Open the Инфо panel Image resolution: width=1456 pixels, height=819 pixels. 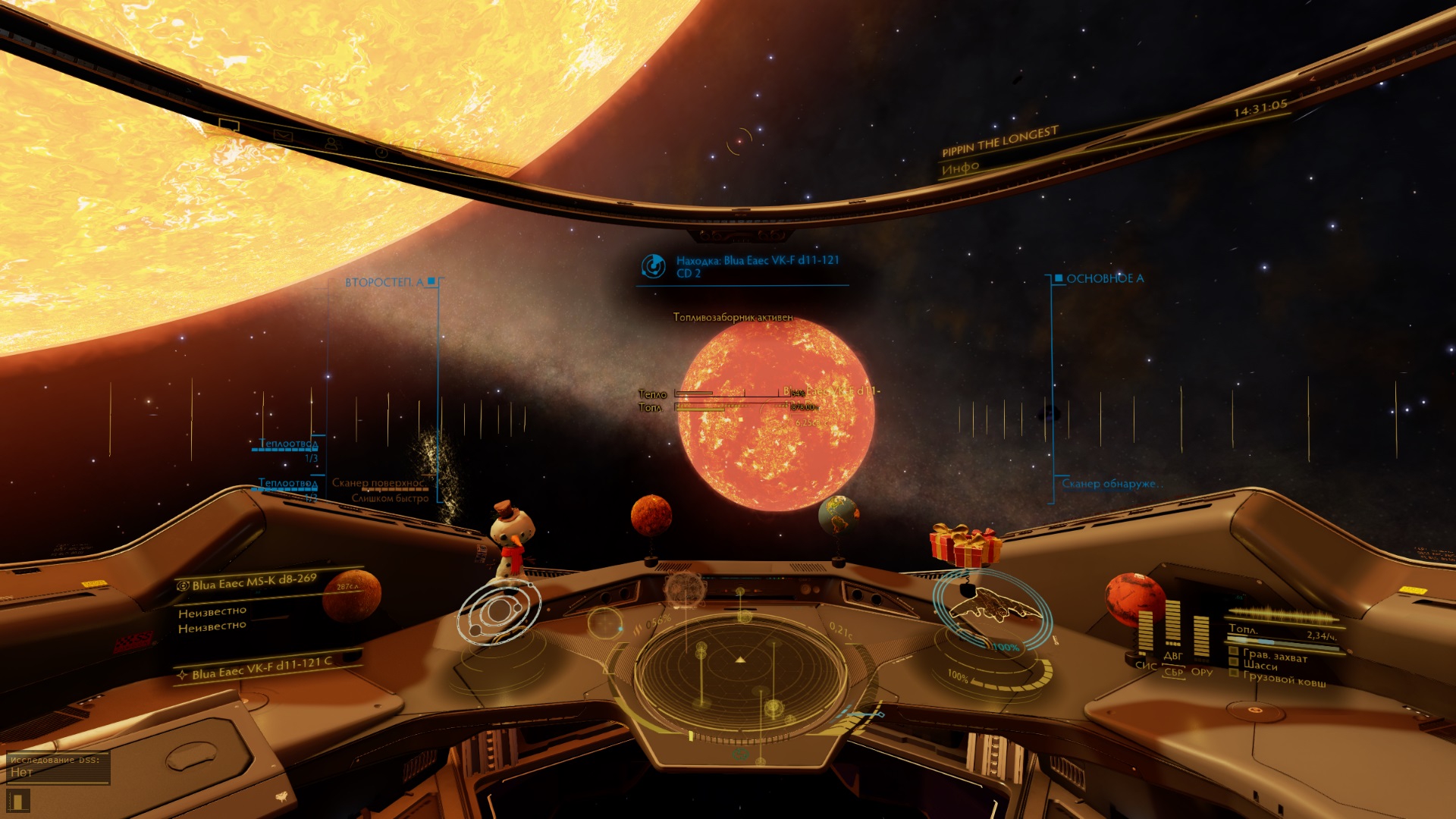[960, 168]
